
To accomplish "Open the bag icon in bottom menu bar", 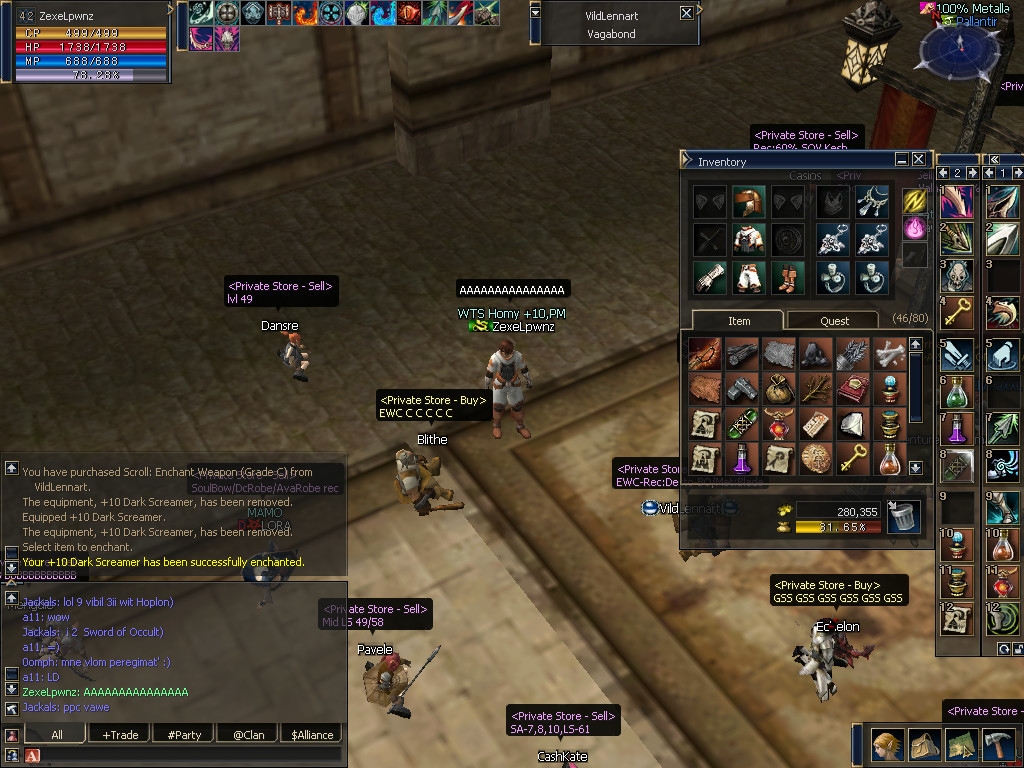I will tap(922, 744).
